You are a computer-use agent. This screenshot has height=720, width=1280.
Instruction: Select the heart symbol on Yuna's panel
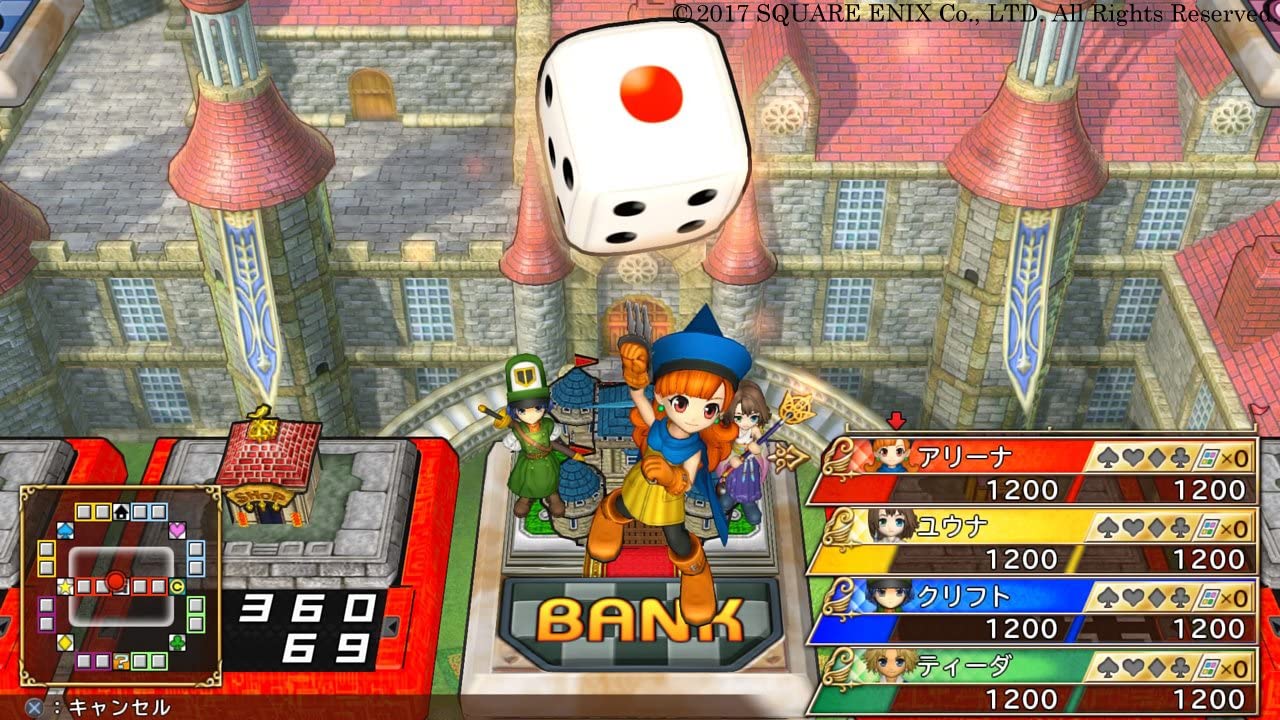pyautogui.click(x=1131, y=526)
